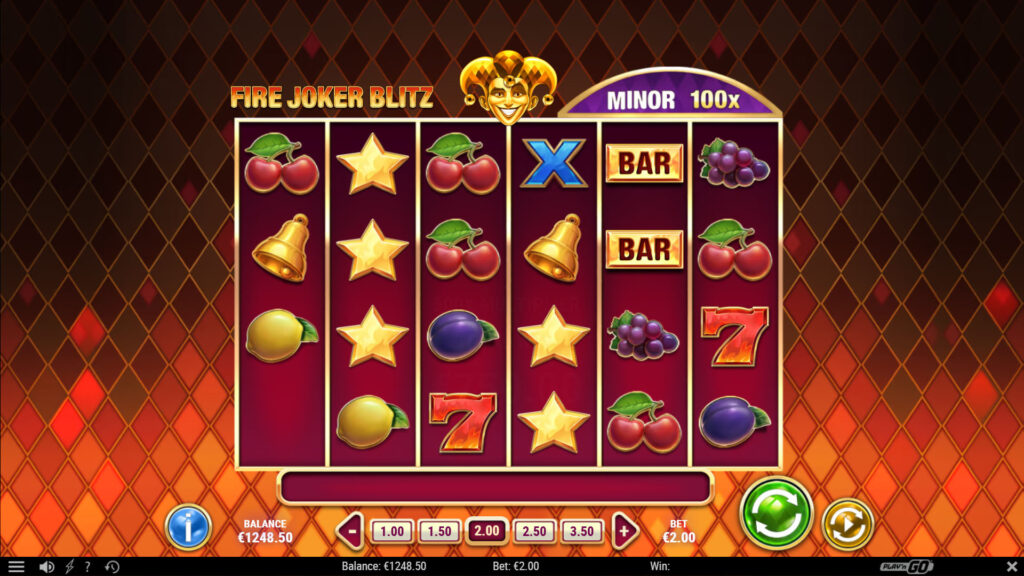Decrease the bet with the minus arrow

[350, 531]
